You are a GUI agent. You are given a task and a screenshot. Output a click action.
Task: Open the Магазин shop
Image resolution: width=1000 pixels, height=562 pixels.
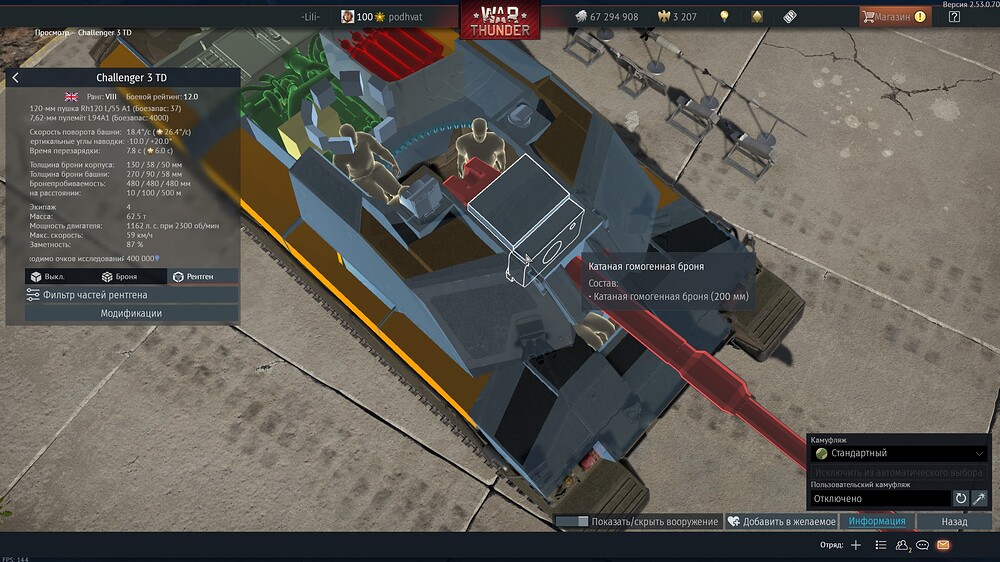tap(893, 17)
